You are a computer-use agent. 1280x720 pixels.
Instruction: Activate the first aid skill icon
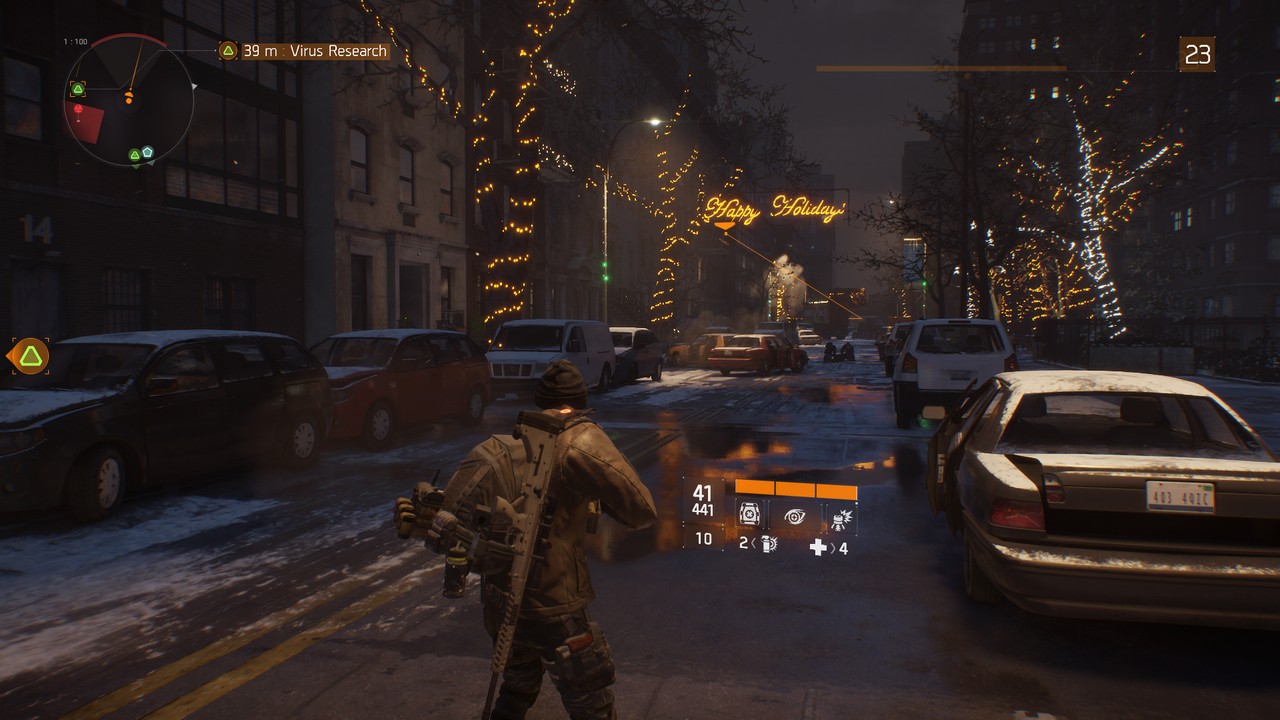749,516
